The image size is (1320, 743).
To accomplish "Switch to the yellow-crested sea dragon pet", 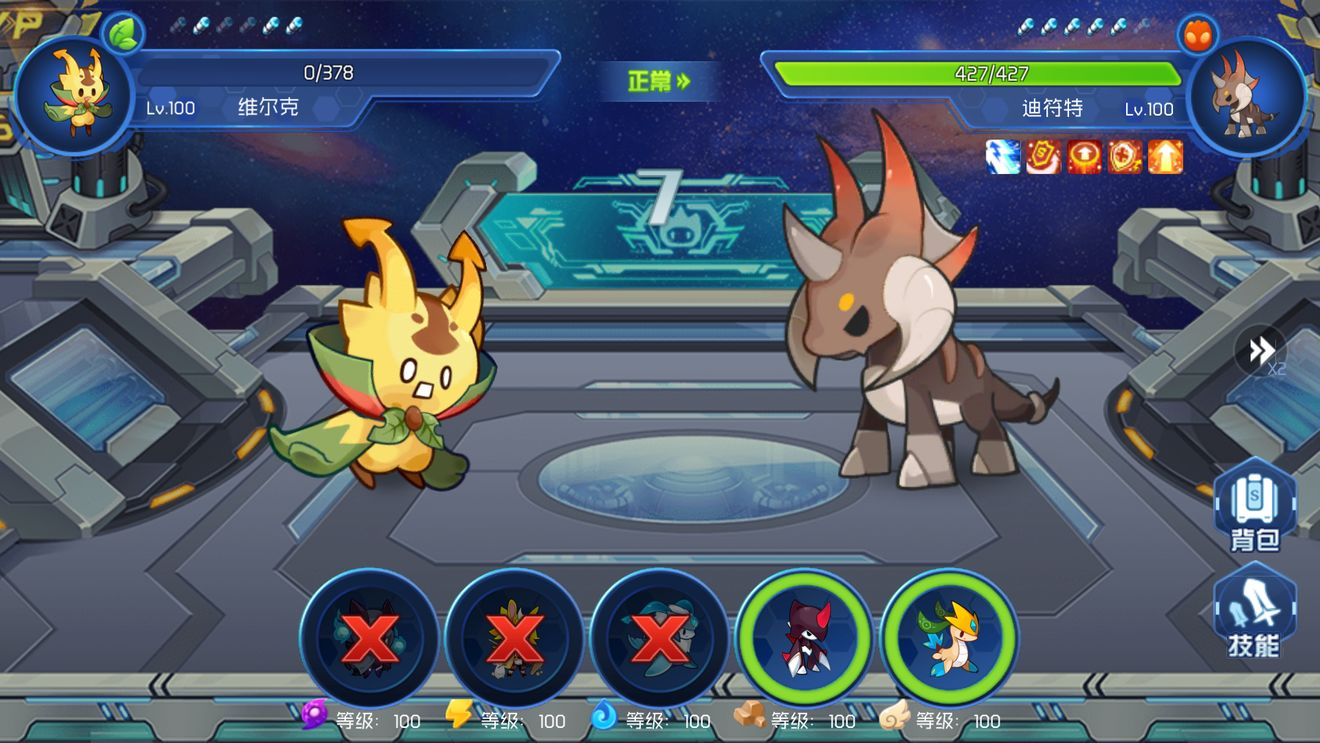I will [x=950, y=637].
